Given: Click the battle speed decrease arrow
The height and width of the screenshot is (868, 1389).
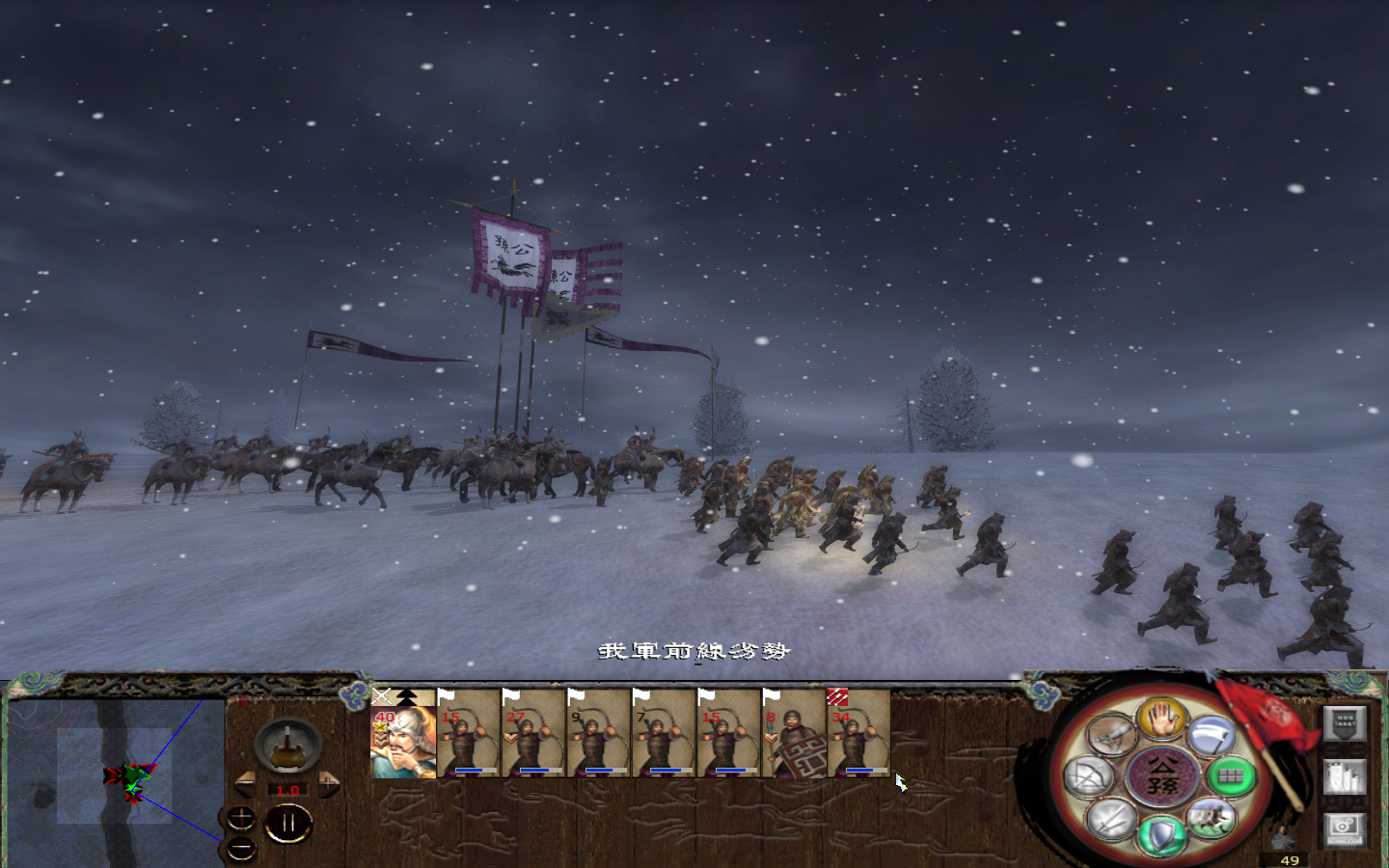Looking at the screenshot, I should pyautogui.click(x=245, y=783).
